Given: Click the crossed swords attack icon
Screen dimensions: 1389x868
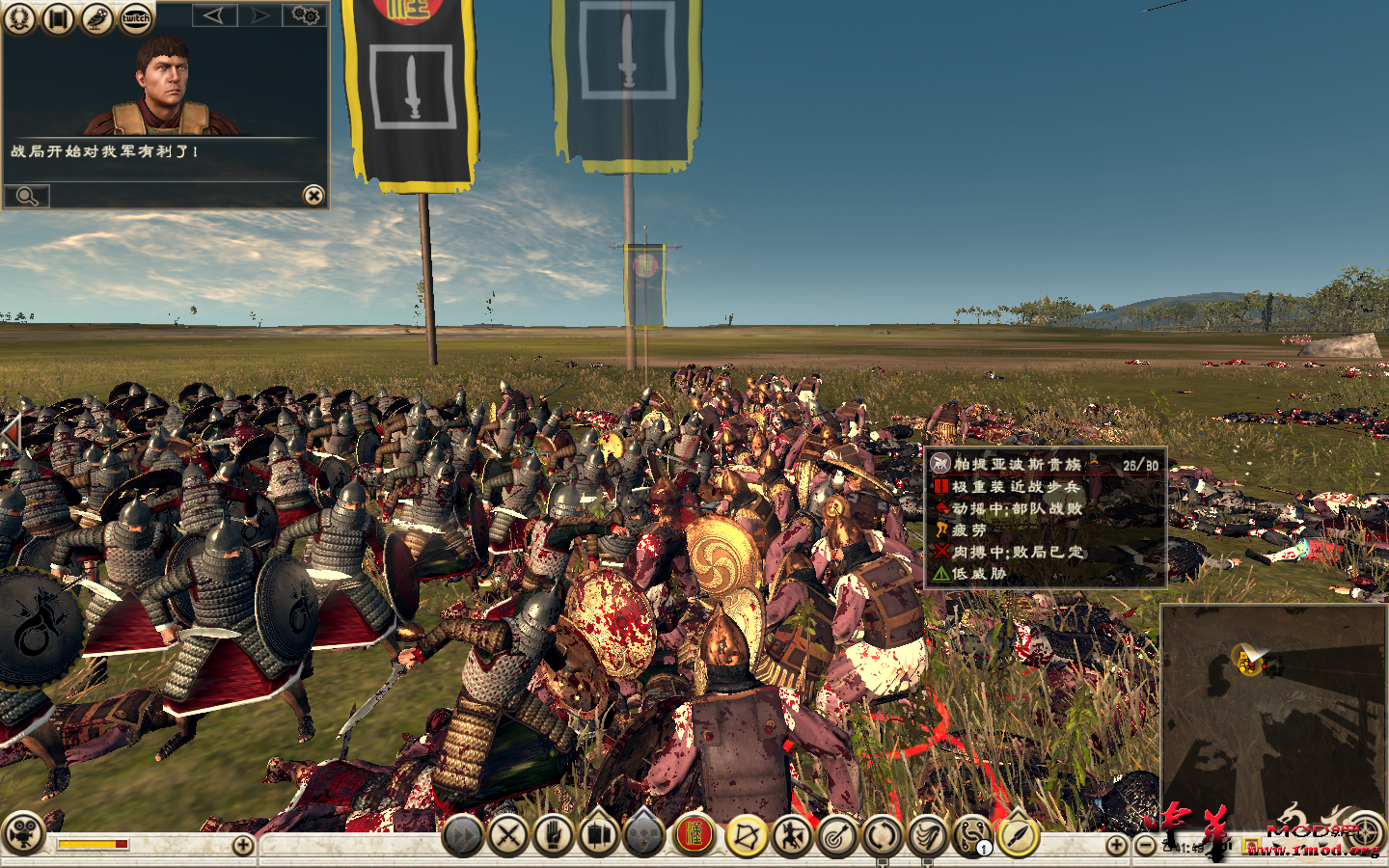Looking at the screenshot, I should pyautogui.click(x=508, y=835).
